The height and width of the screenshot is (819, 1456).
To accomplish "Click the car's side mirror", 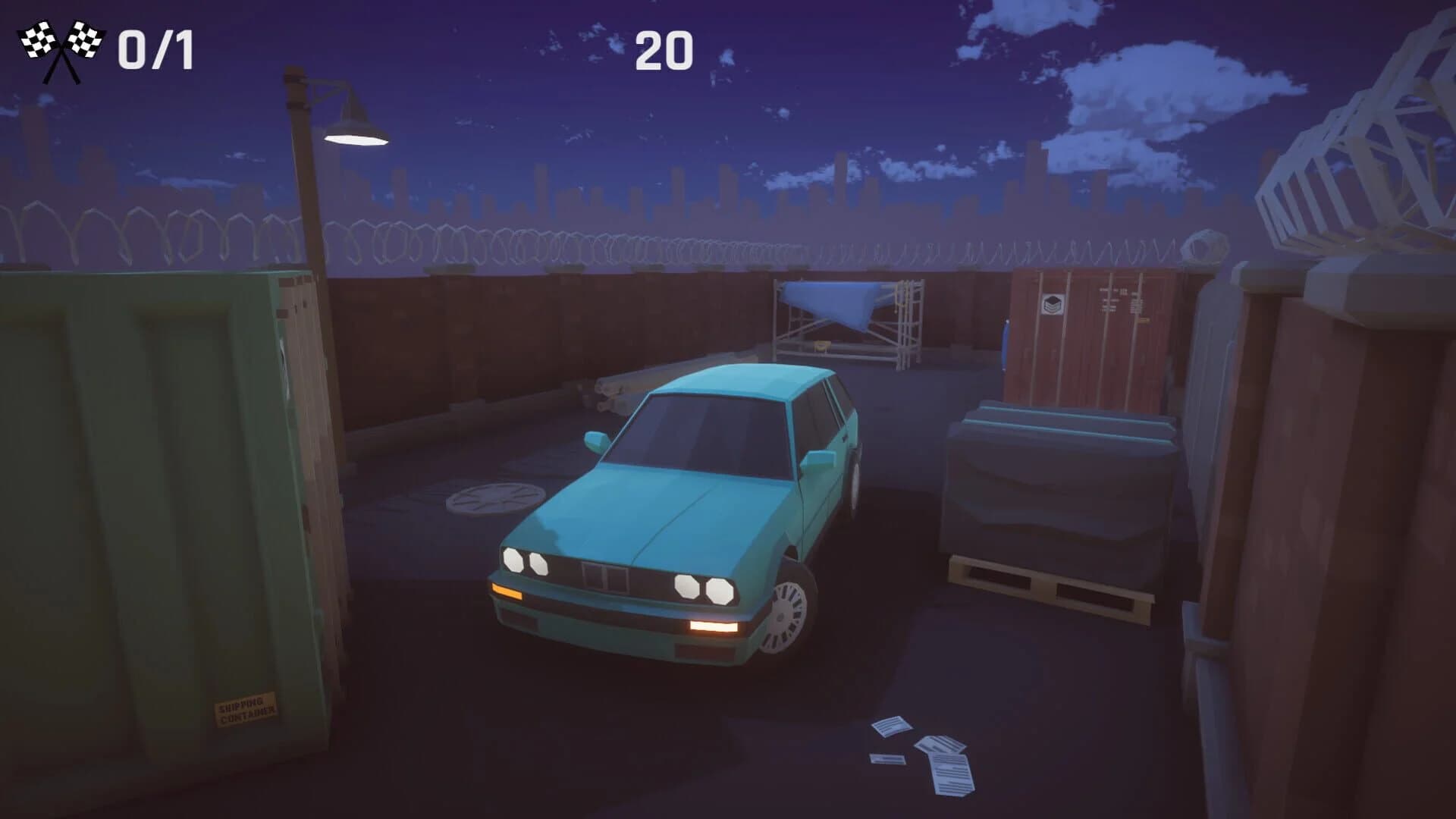I will [596, 440].
